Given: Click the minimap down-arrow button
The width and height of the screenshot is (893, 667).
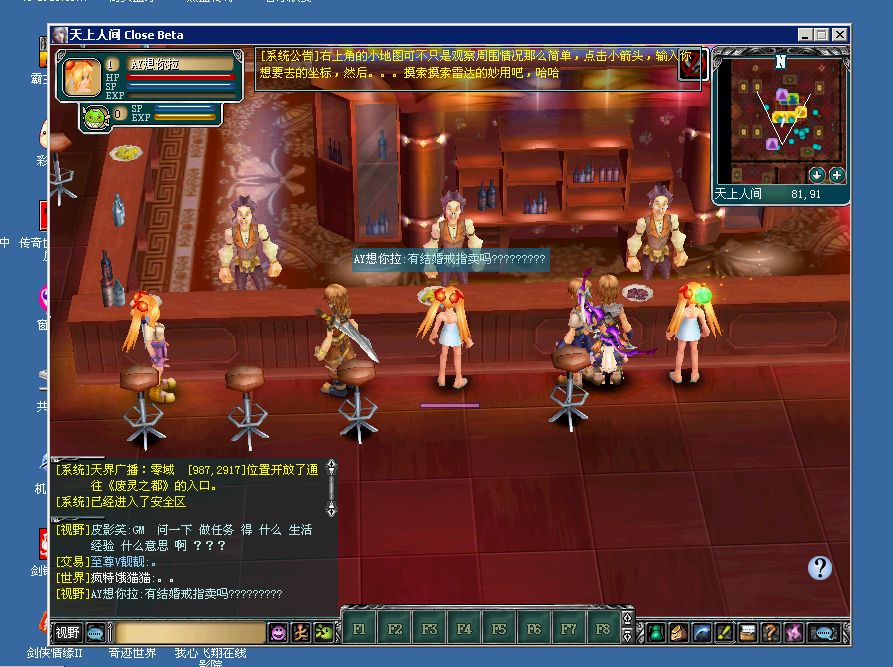Looking at the screenshot, I should [x=817, y=175].
